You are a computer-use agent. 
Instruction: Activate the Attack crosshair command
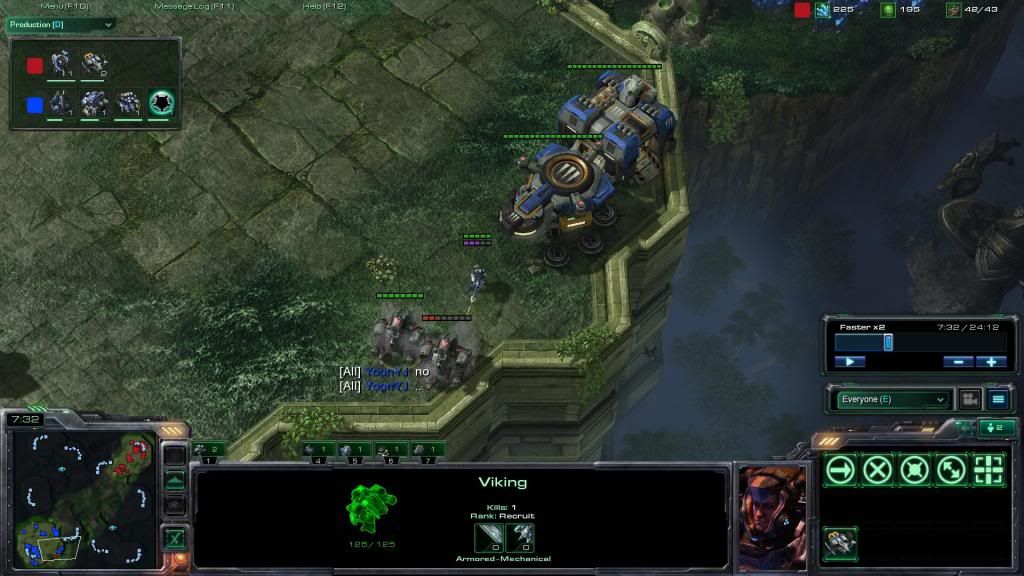(x=988, y=470)
